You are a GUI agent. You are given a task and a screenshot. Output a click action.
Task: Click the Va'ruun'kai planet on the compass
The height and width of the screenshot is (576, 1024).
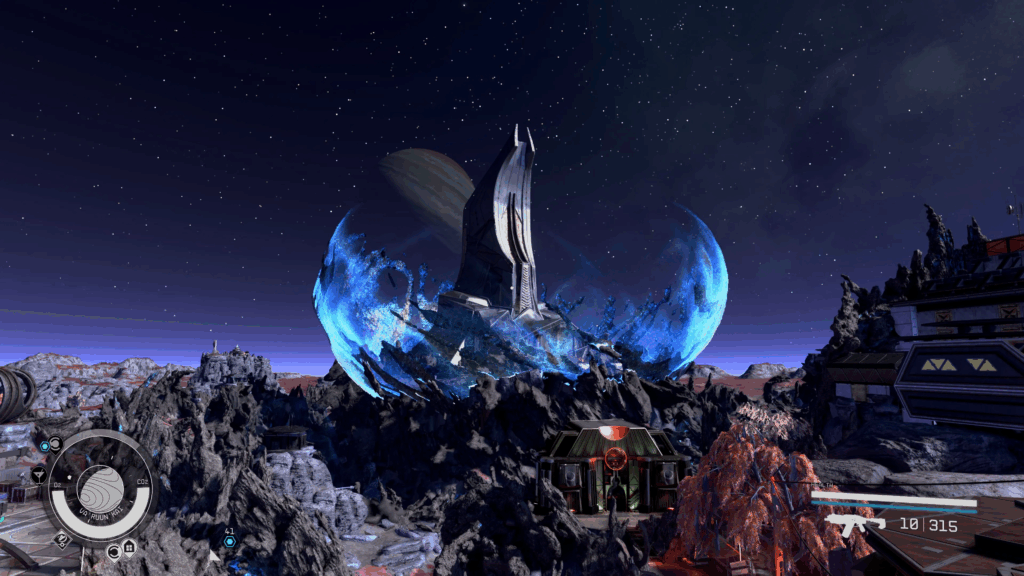101,487
